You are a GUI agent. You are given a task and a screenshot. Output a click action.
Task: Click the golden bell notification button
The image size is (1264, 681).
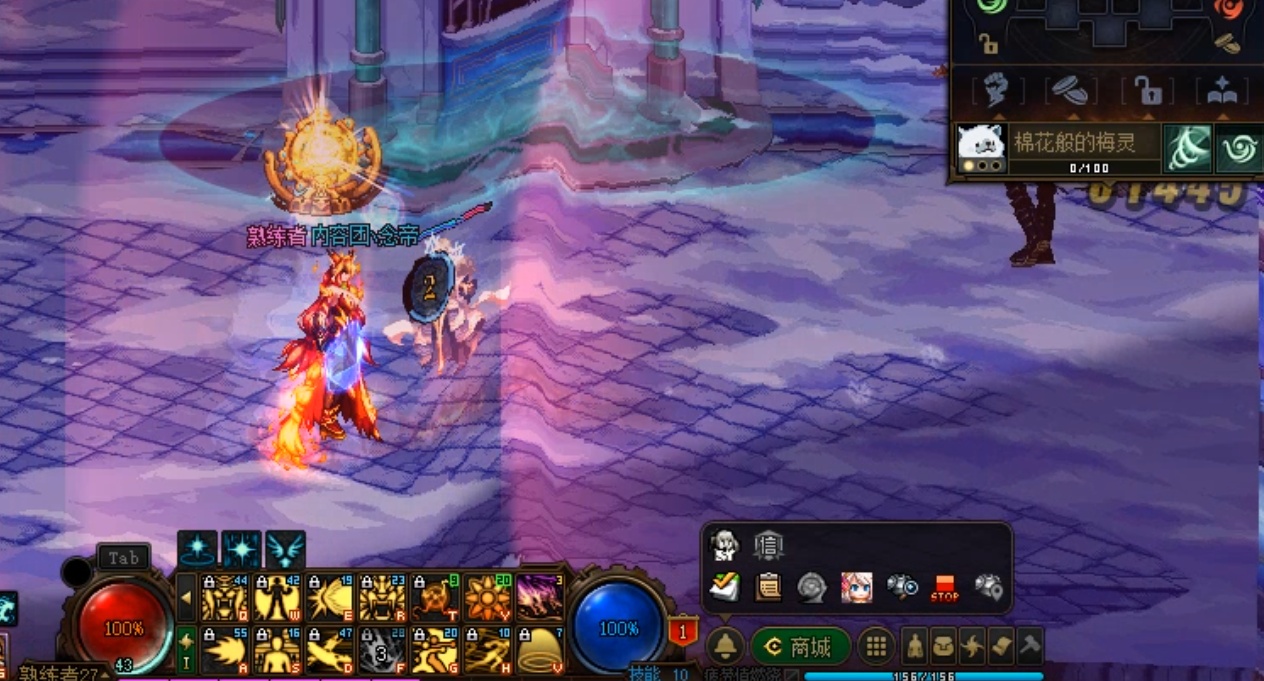click(726, 647)
